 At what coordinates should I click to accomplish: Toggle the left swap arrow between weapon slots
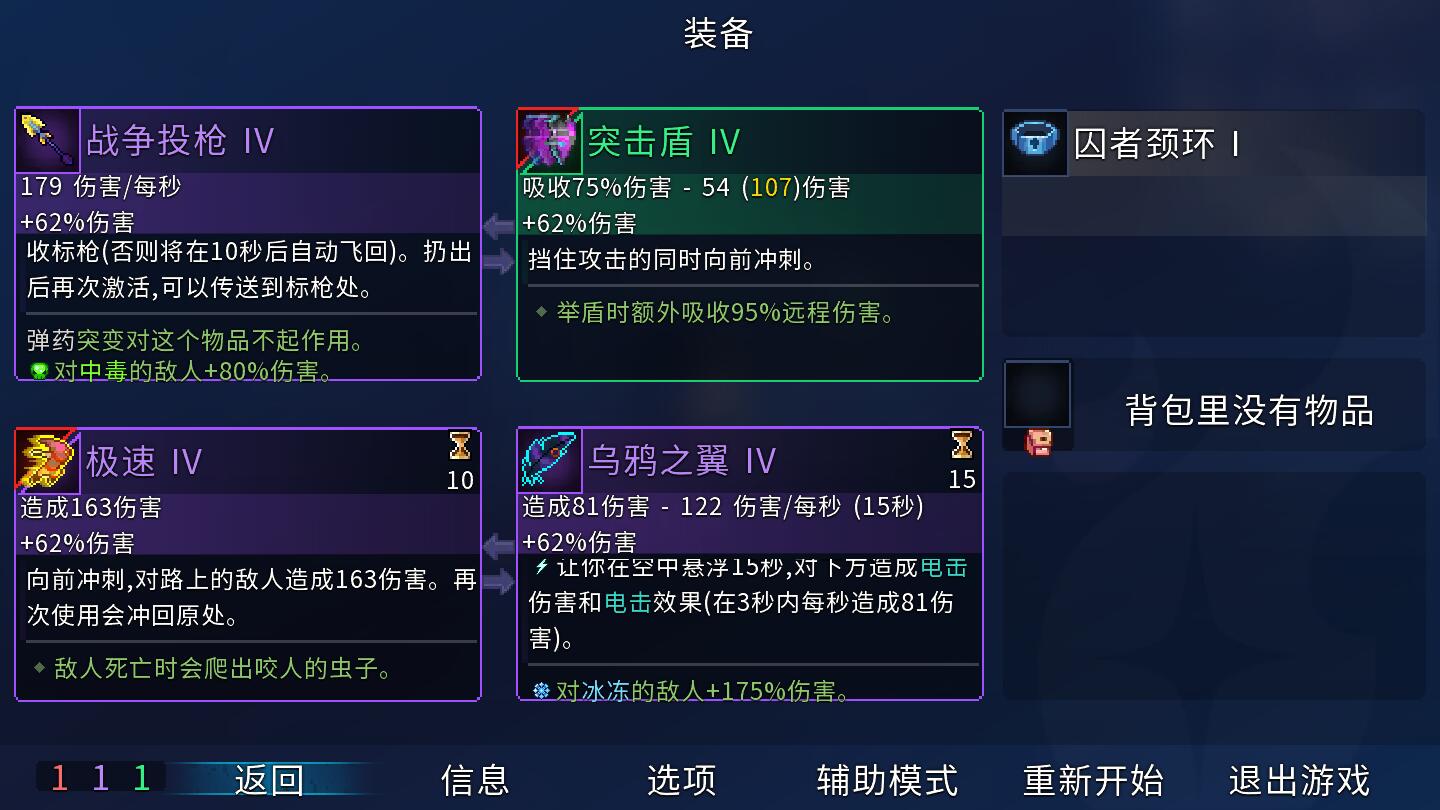click(x=497, y=225)
